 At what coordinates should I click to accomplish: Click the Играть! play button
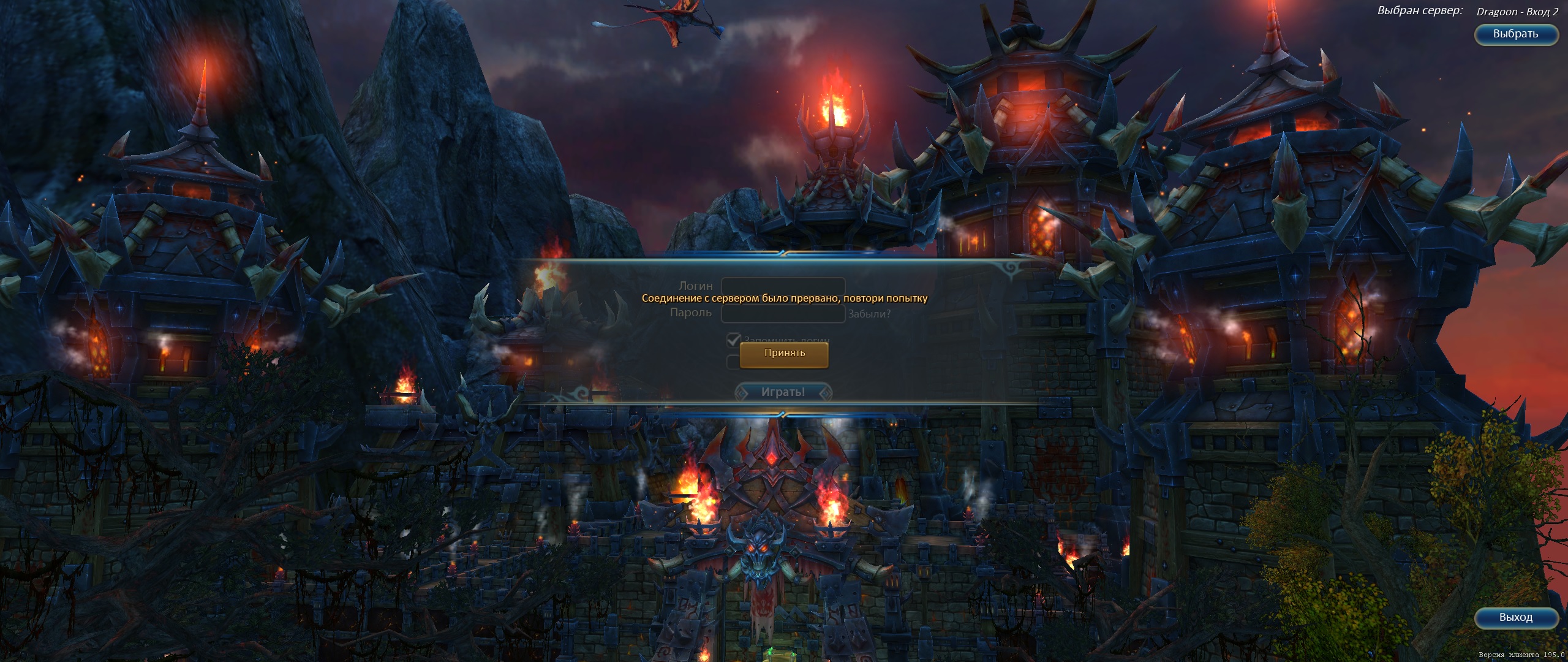pos(783,392)
